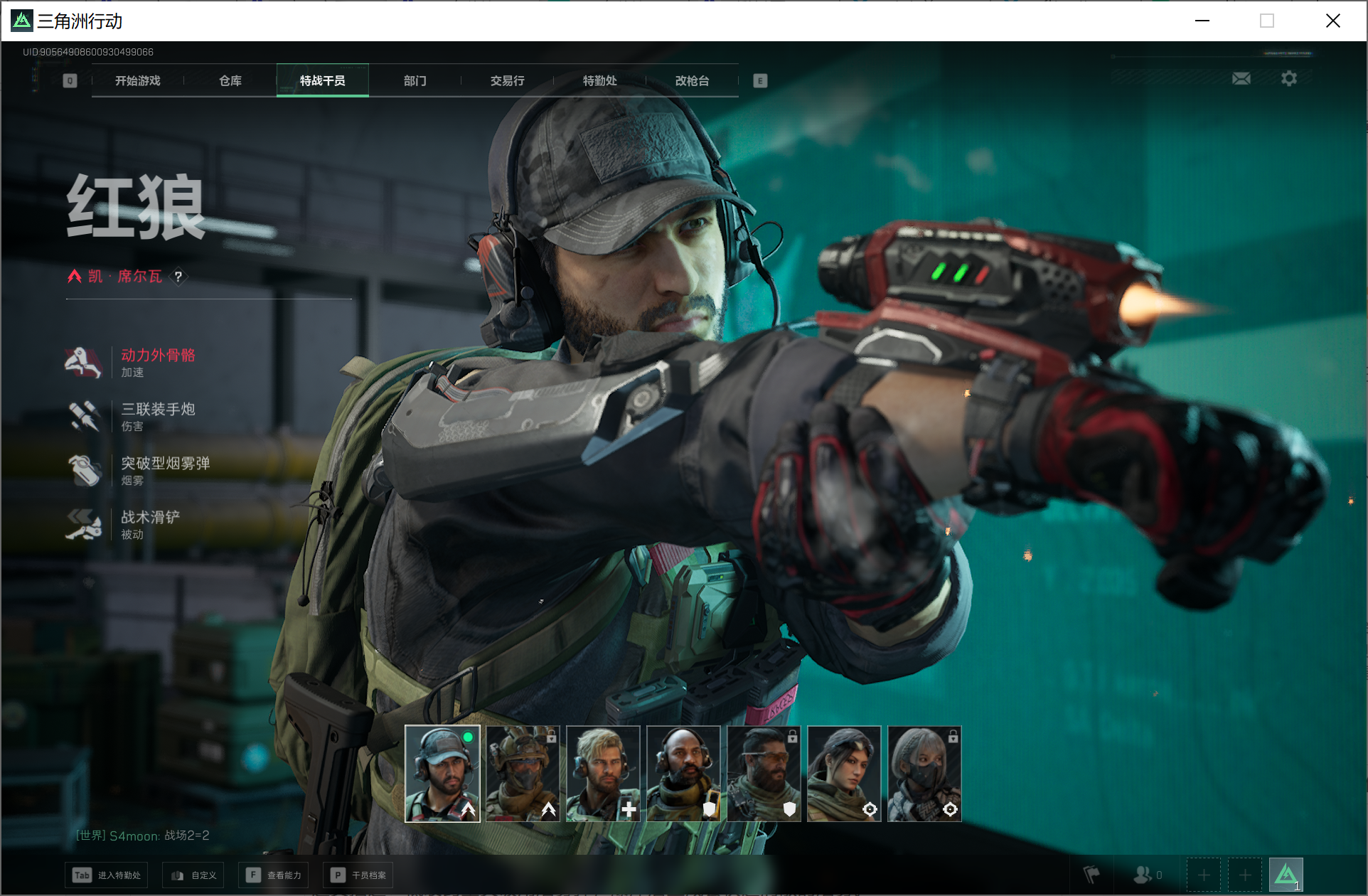Click the 查看能力 button
The width and height of the screenshot is (1368, 896).
coord(274,875)
